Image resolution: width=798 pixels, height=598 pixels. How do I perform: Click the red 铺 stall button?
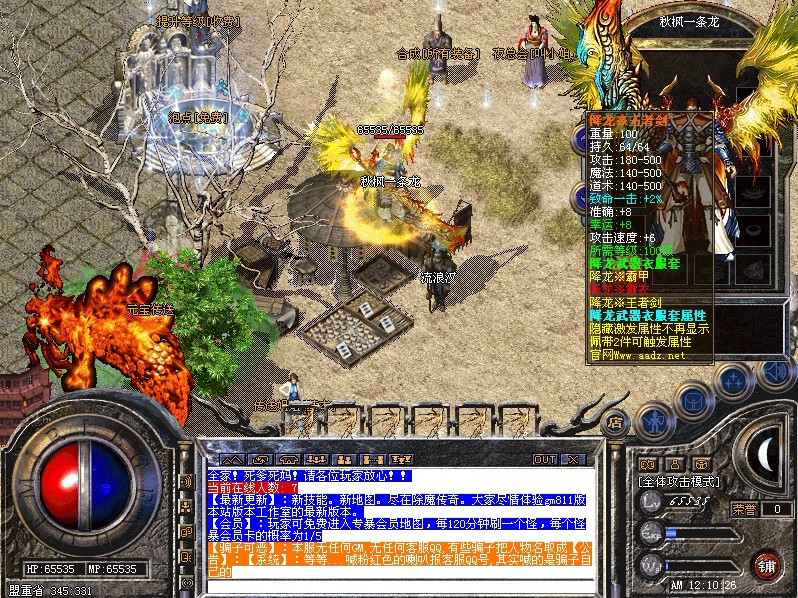pyautogui.click(x=766, y=564)
